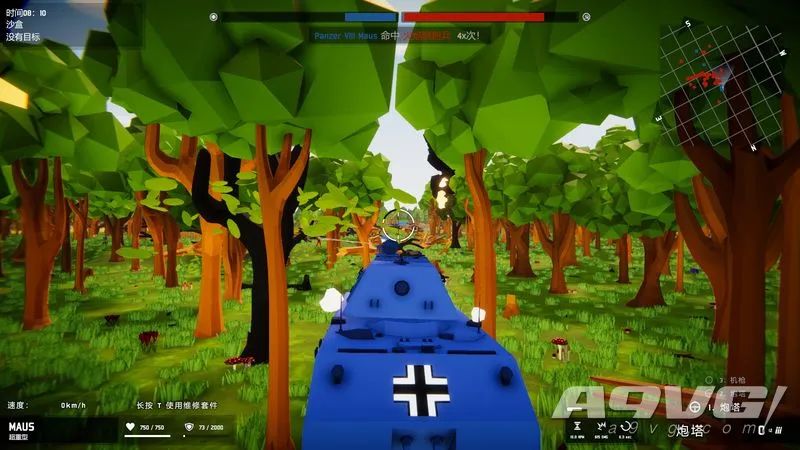Choose the '1. 炮塔' turret weapon entry
This screenshot has height=450, width=800.
pyautogui.click(x=722, y=408)
